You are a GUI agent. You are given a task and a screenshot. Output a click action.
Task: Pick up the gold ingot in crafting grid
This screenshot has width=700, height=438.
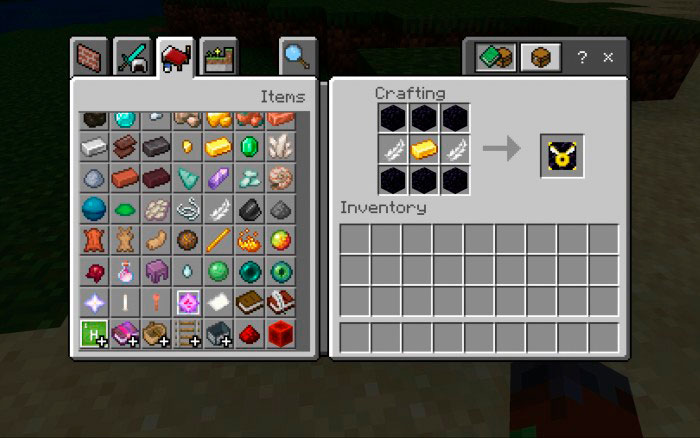pos(425,150)
